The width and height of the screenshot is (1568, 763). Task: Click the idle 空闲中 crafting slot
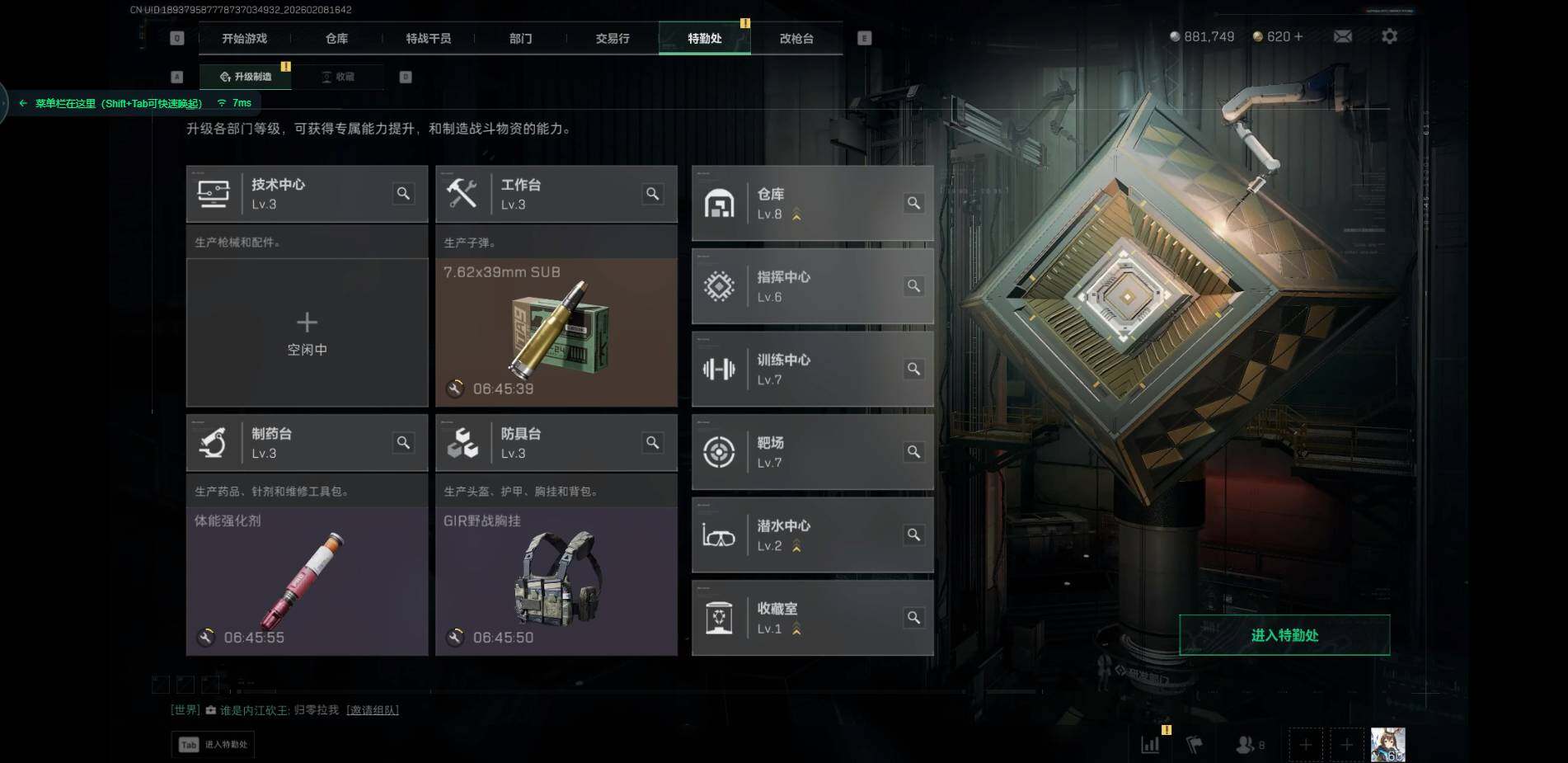click(x=307, y=332)
